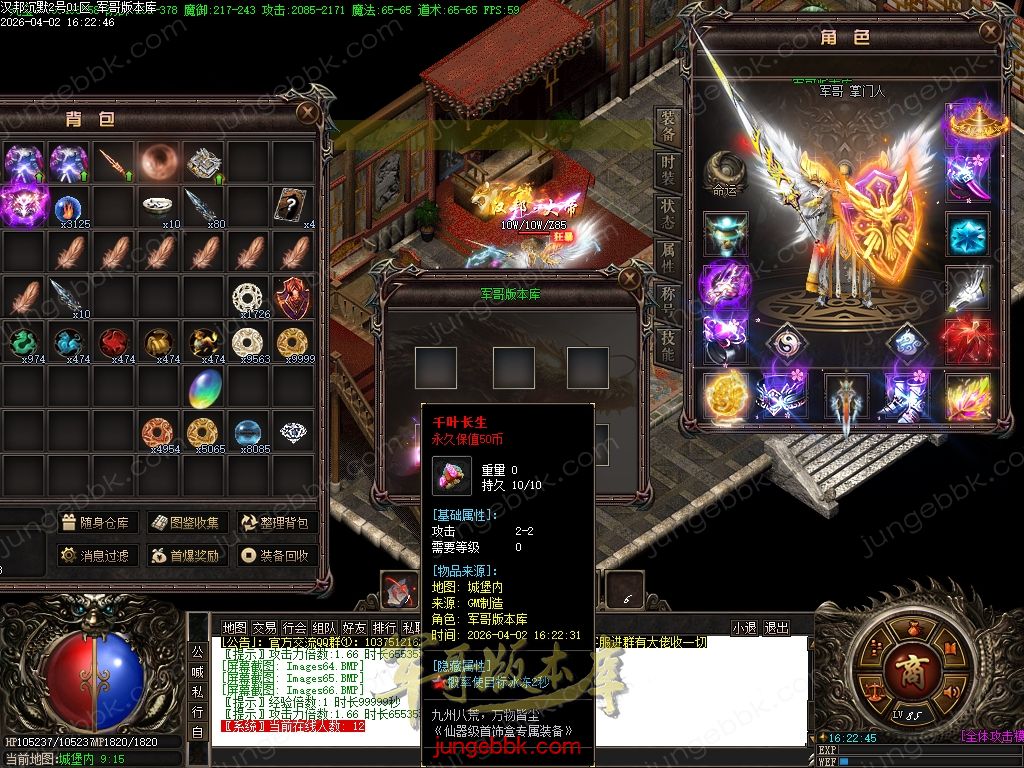Open the 随身仓库 portable warehouse

[x=95, y=522]
